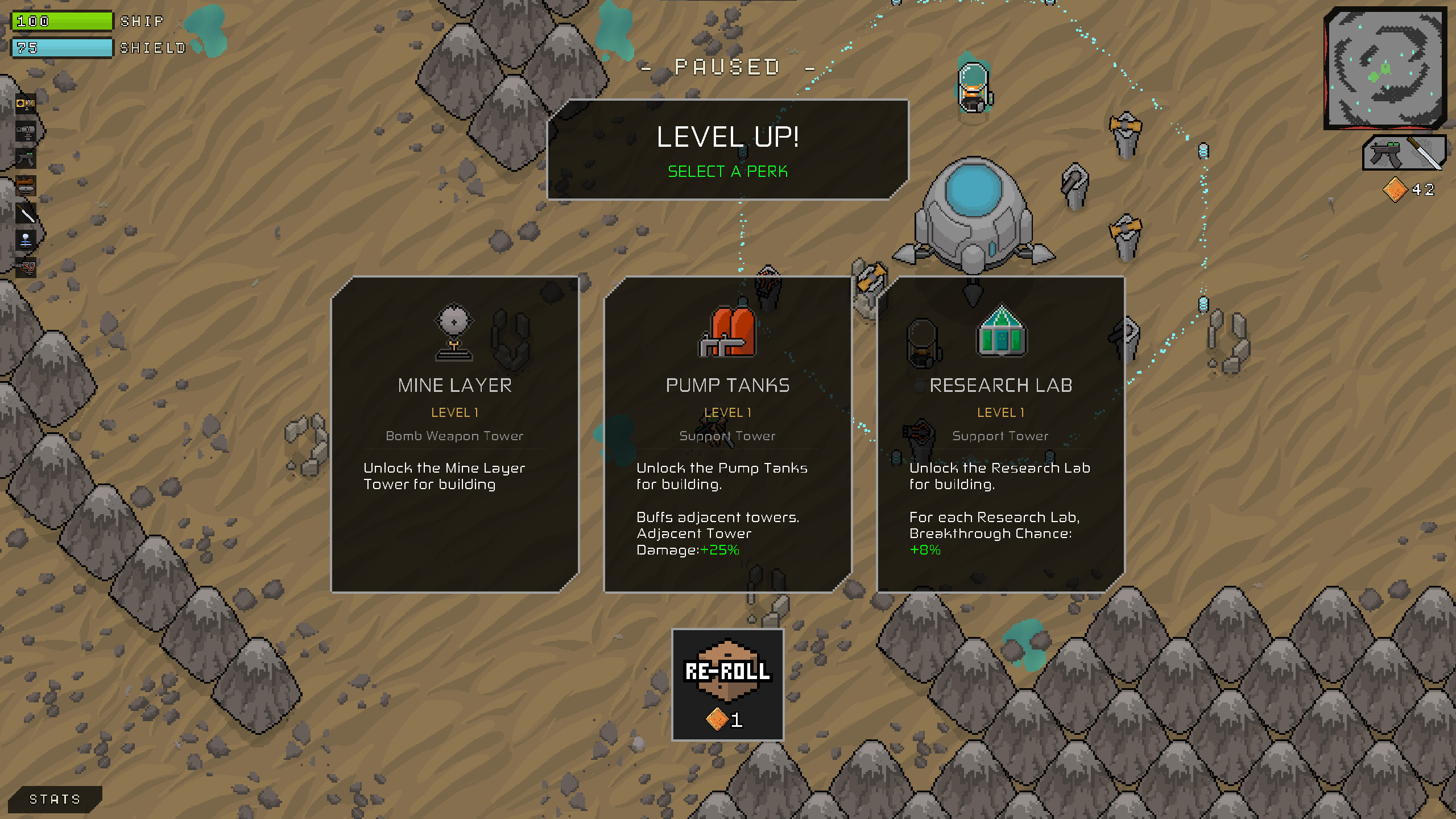The height and width of the screenshot is (819, 1456).
Task: Select the wiring tool icon at sidebar bottom
Action: [26, 266]
